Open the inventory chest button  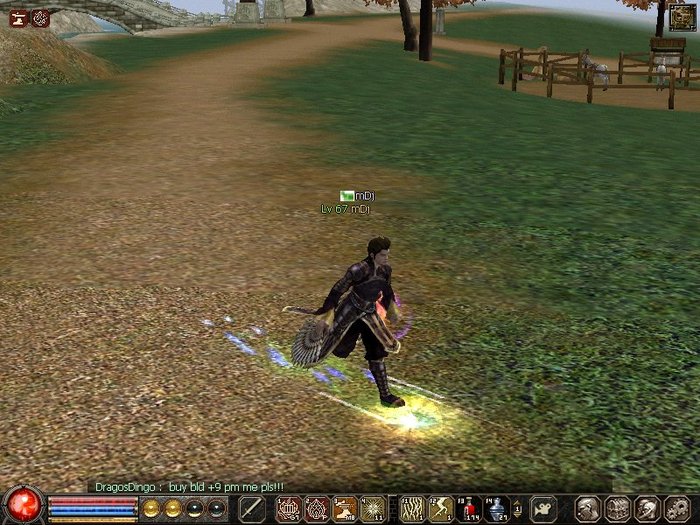618,509
